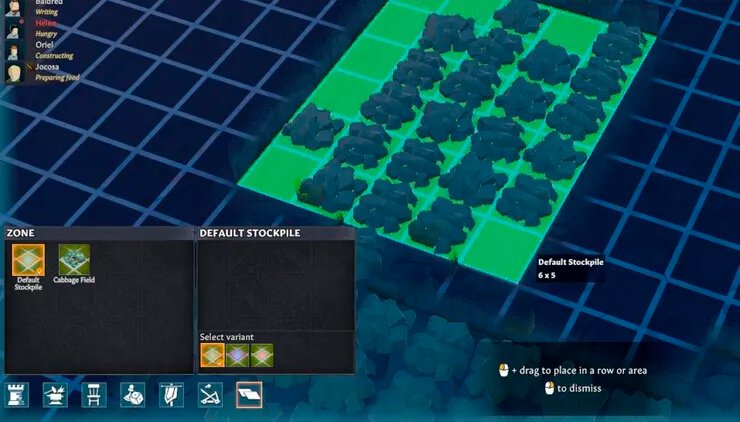Open the banner category
This screenshot has height=422, width=740.
(x=171, y=394)
